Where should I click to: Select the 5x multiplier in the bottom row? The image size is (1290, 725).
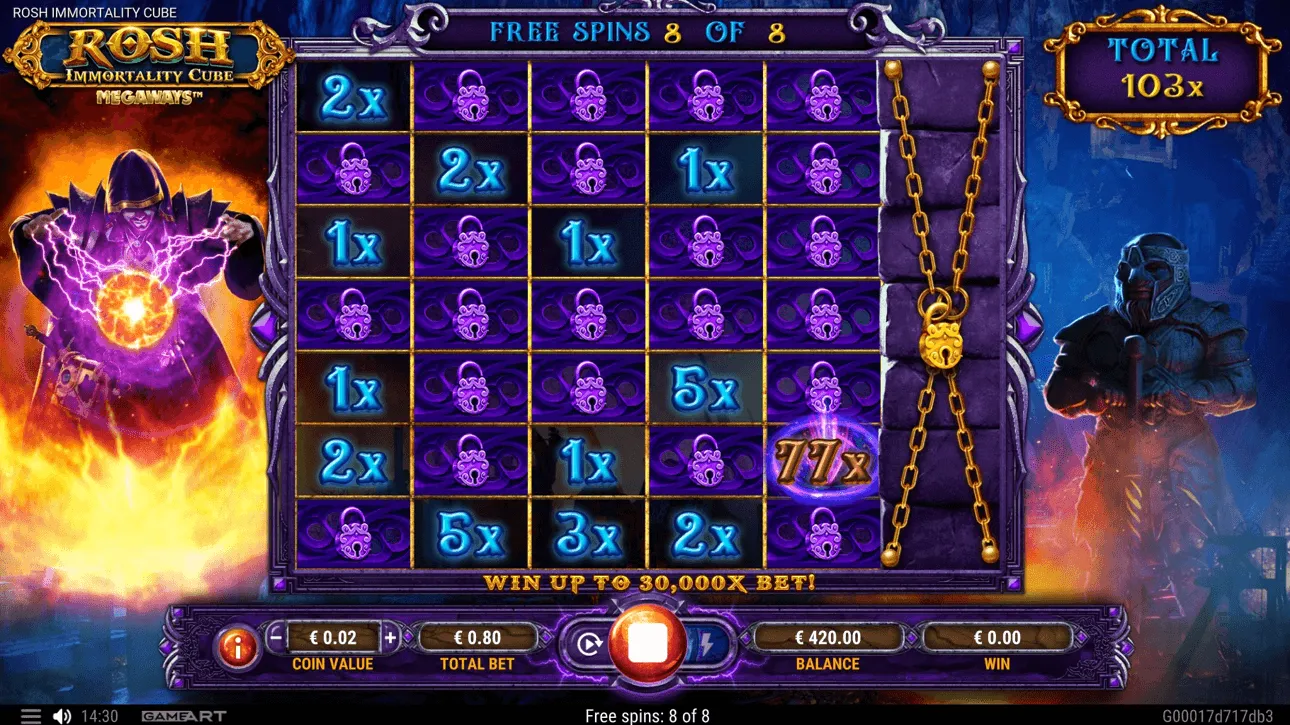[470, 533]
